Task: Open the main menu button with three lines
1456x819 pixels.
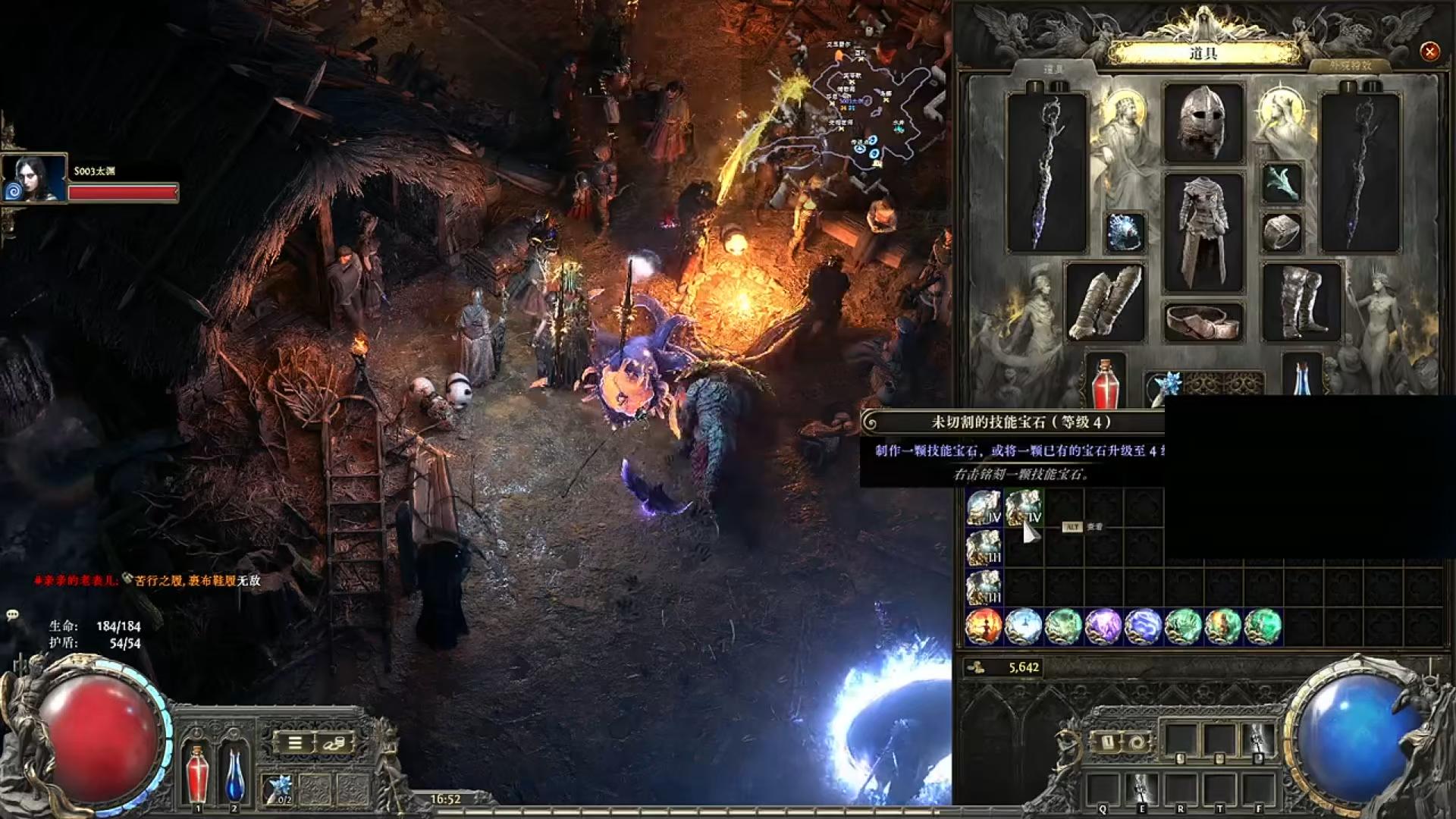Action: click(295, 743)
